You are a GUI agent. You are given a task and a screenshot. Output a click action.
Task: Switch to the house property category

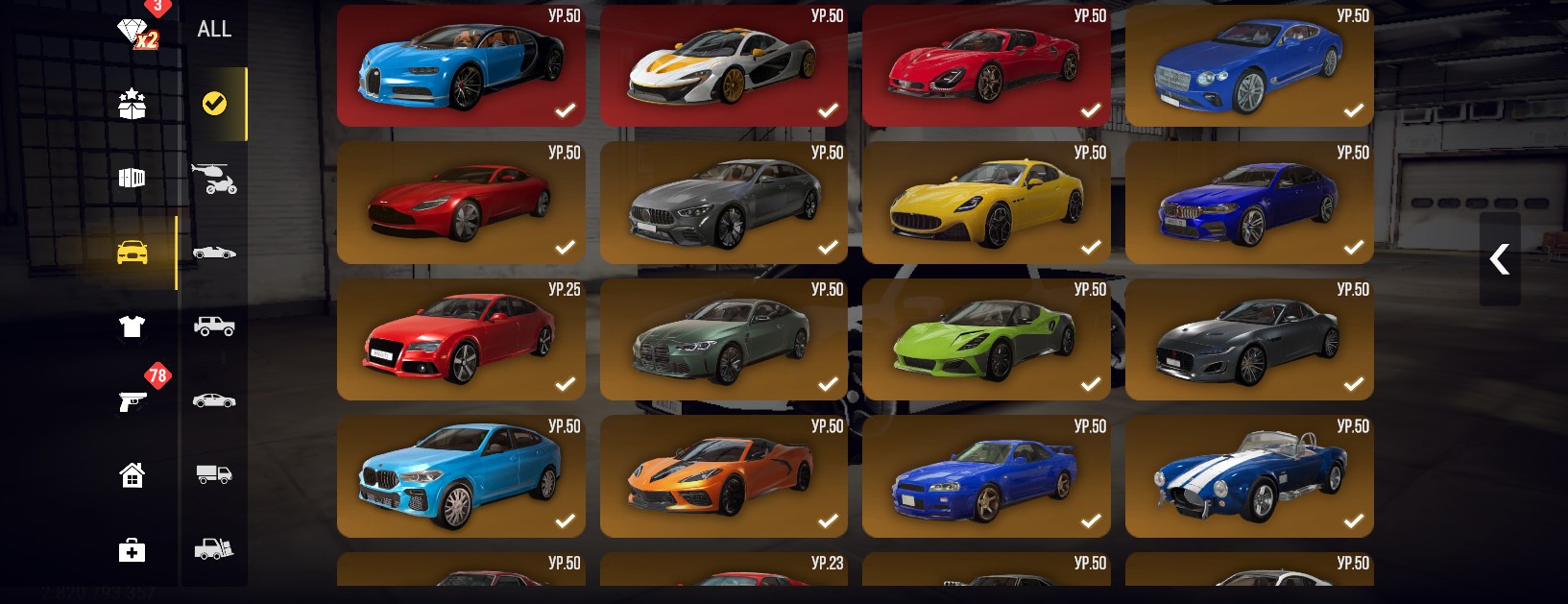tap(132, 474)
